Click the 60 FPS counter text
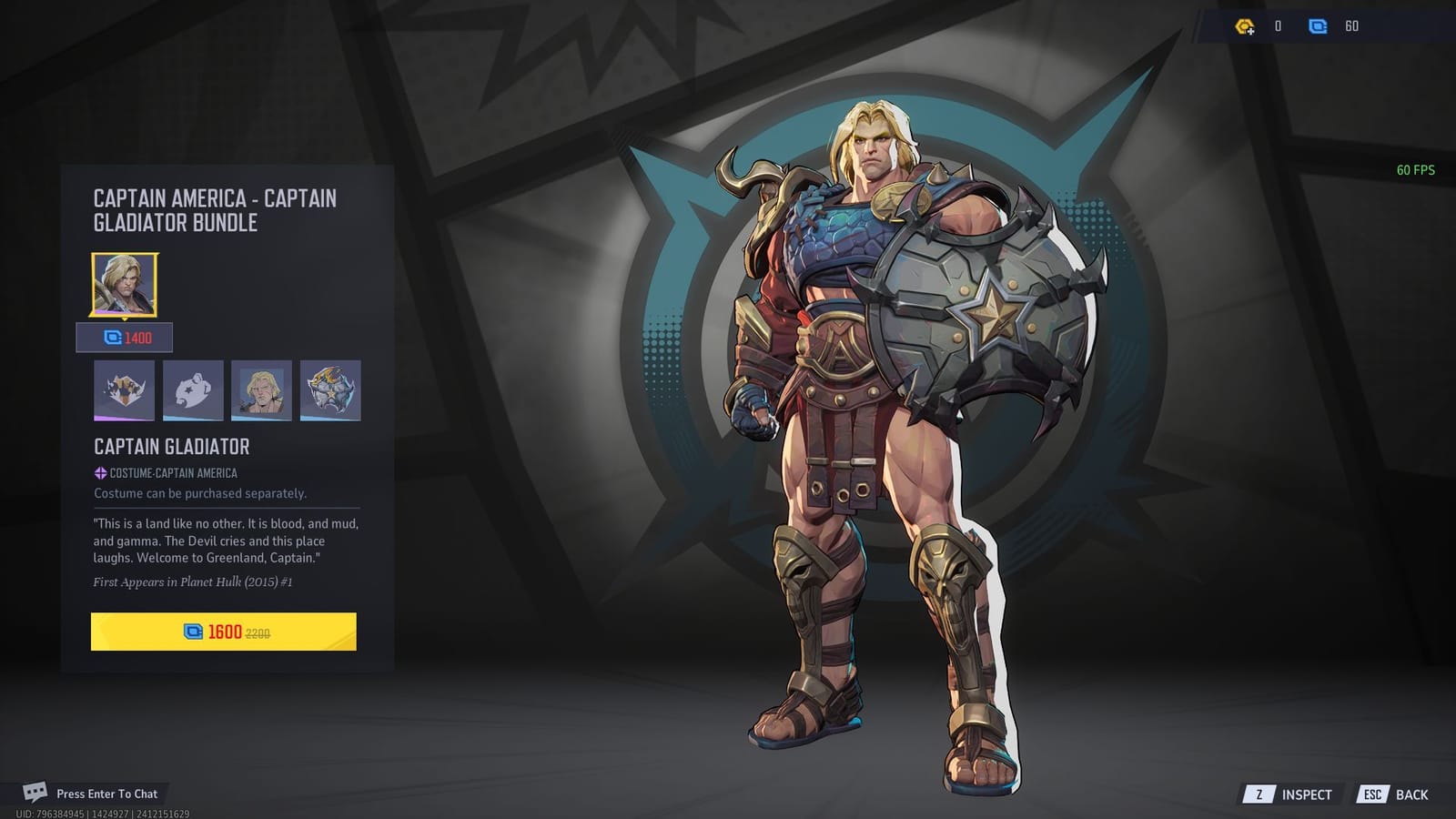Image resolution: width=1456 pixels, height=819 pixels. click(1416, 169)
